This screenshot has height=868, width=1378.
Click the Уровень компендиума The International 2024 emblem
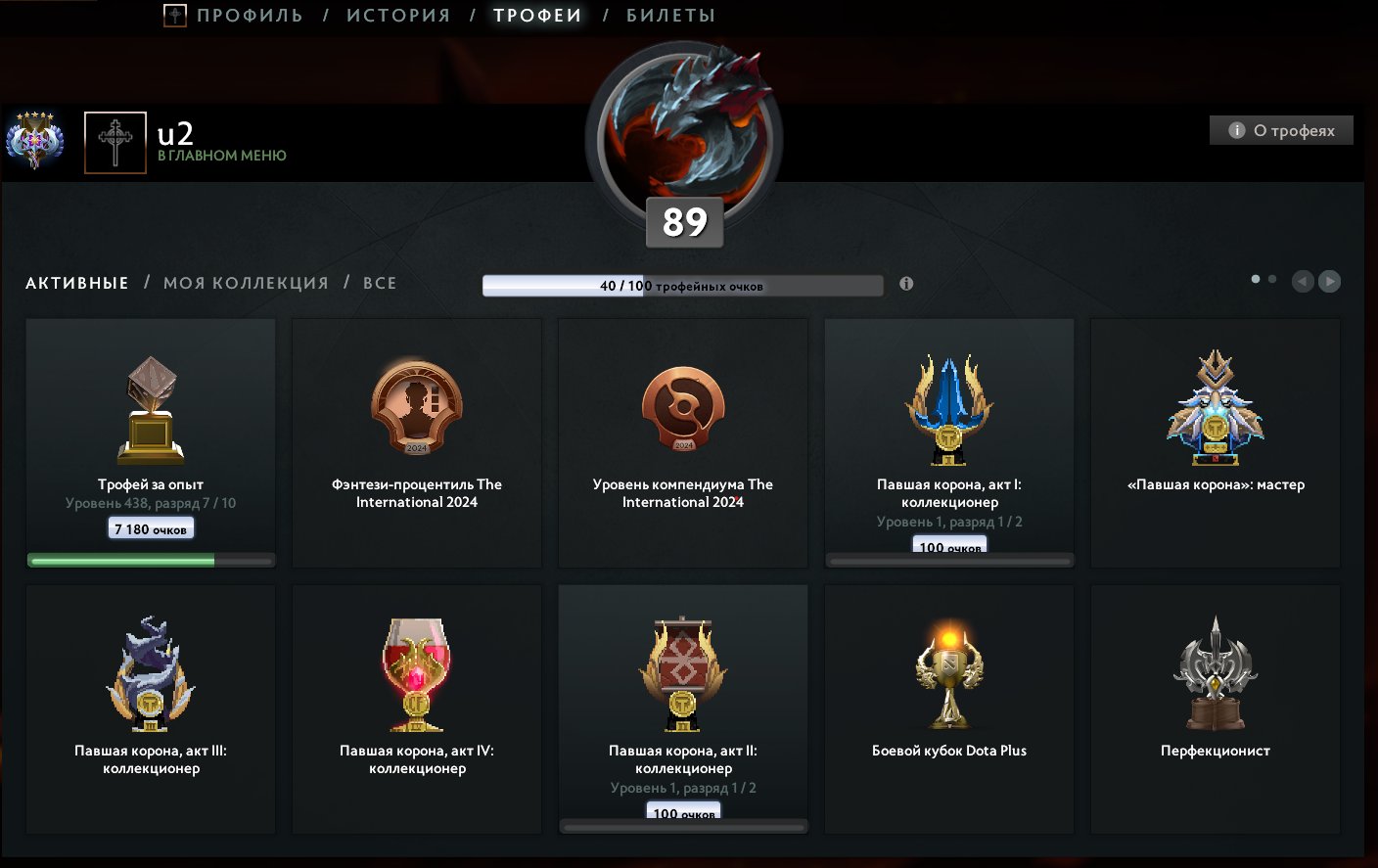coord(682,406)
